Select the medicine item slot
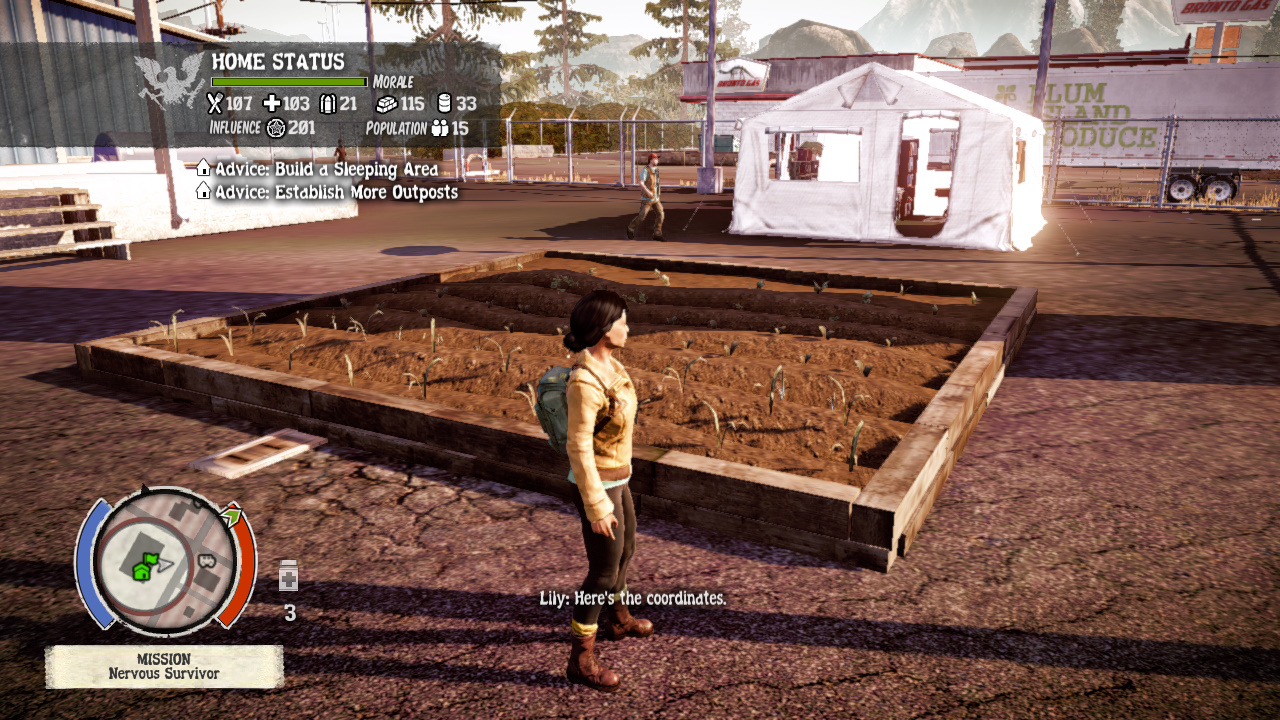 coord(289,576)
